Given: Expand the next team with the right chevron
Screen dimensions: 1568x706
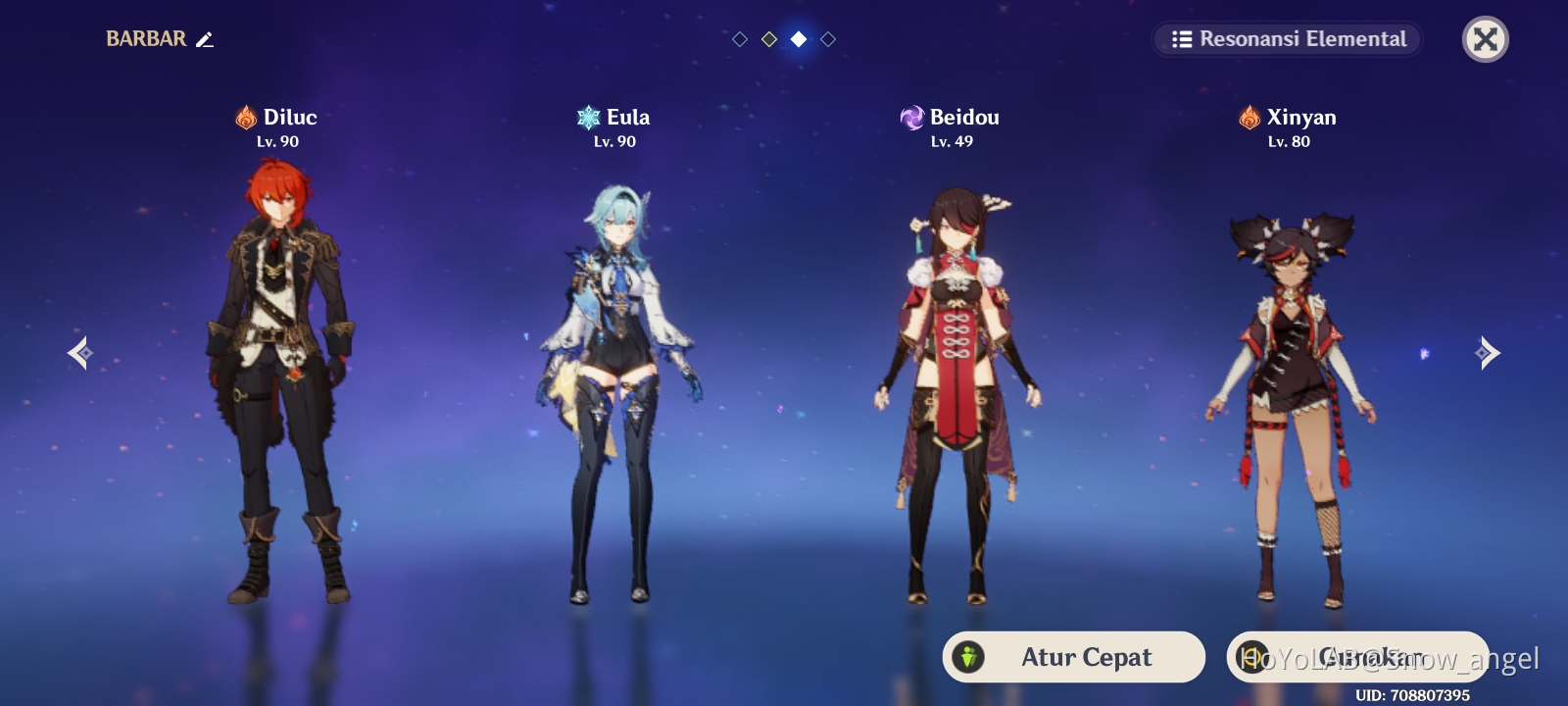Looking at the screenshot, I should (x=1488, y=353).
